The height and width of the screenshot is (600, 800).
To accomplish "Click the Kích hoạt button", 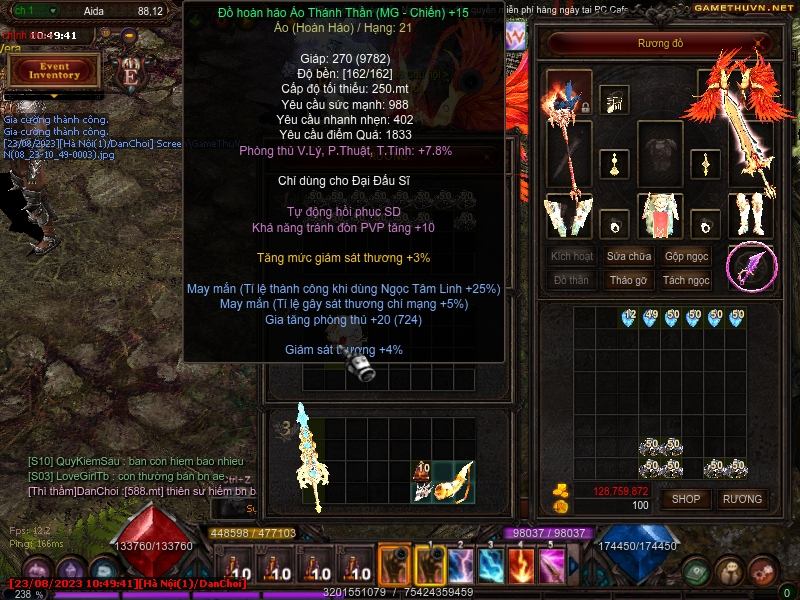I will [572, 256].
